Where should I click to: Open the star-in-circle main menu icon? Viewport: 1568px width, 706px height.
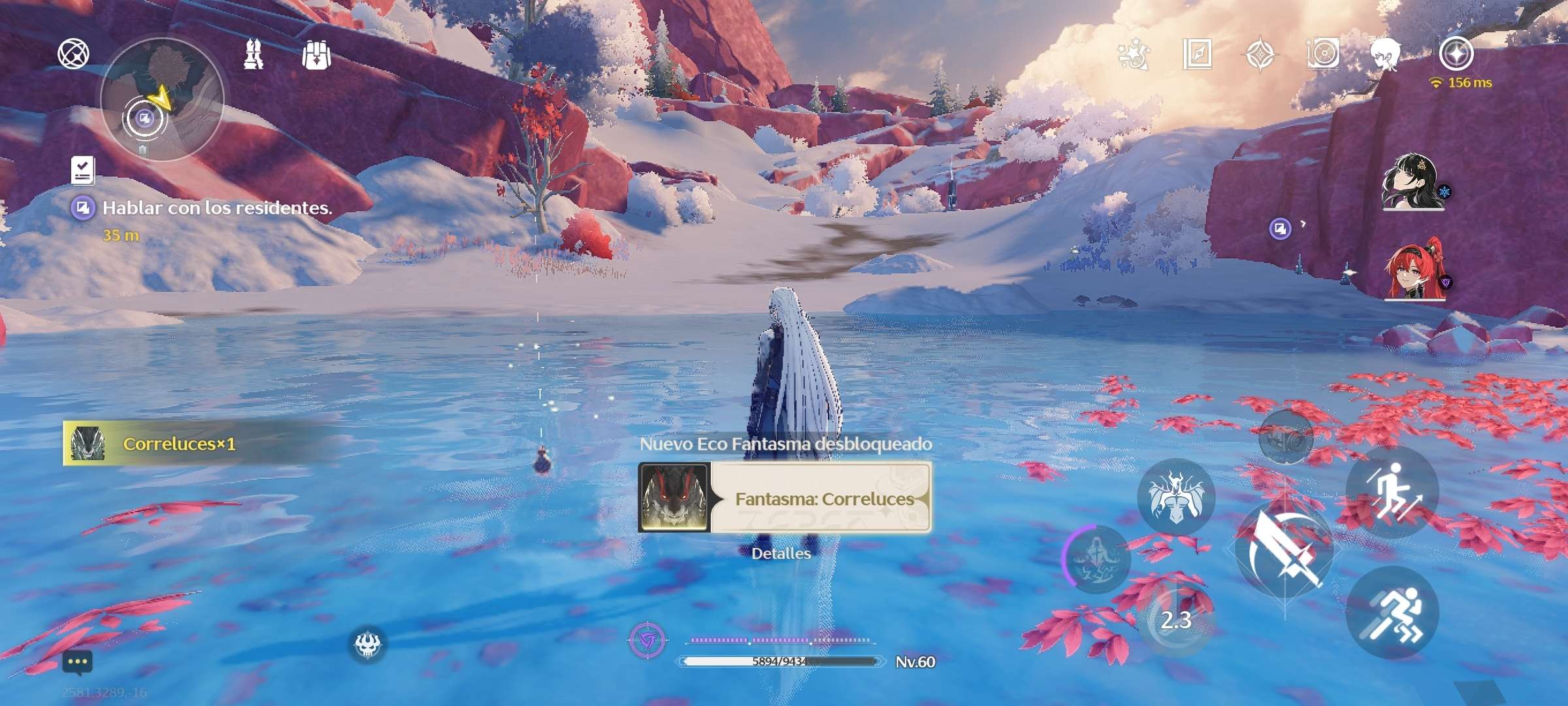click(x=1456, y=53)
